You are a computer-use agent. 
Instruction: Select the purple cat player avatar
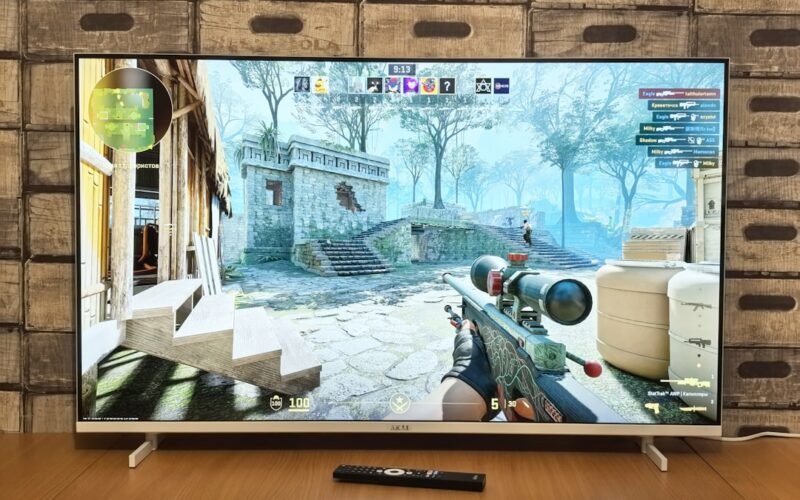click(410, 85)
